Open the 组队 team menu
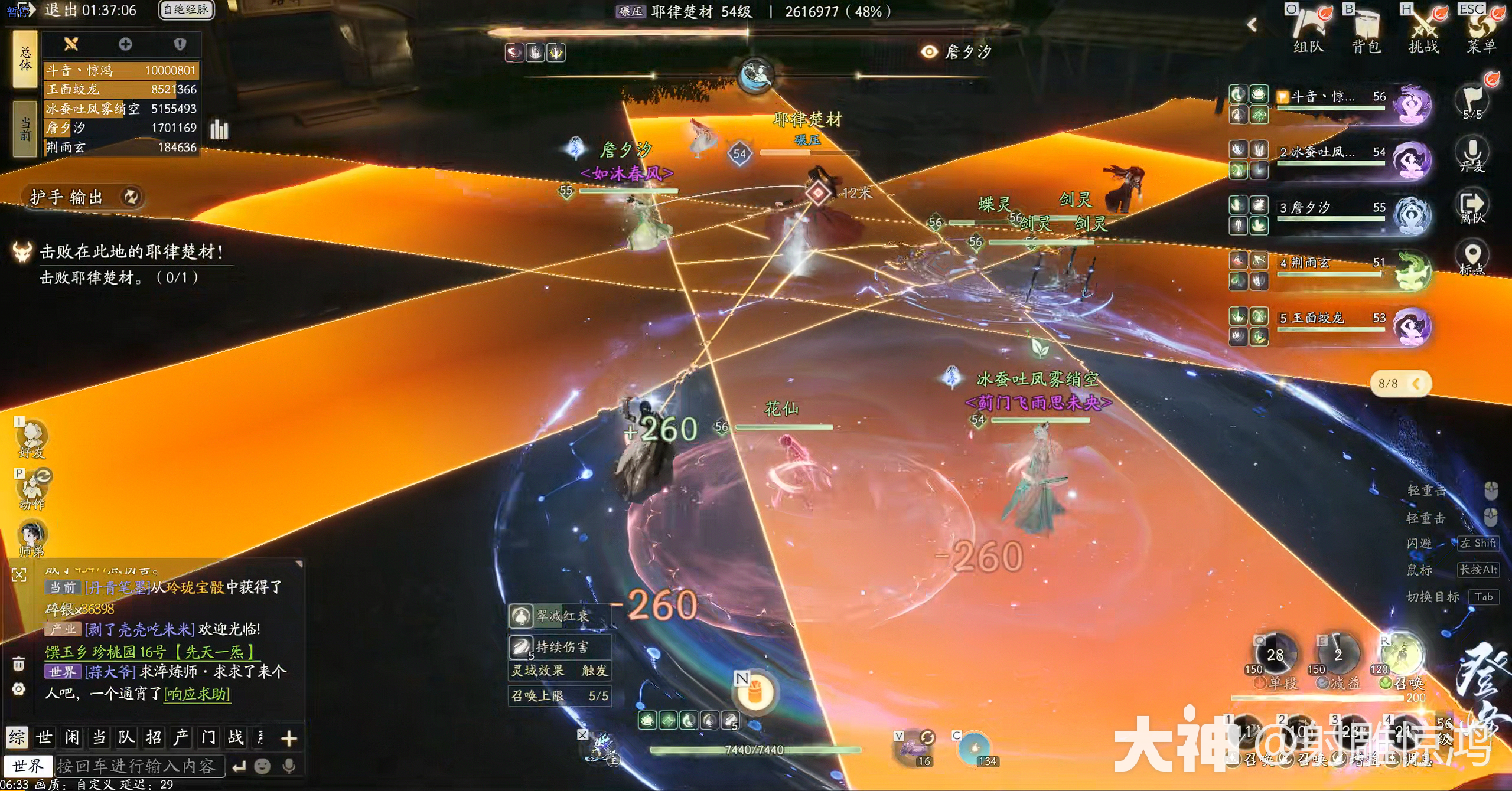Image resolution: width=1512 pixels, height=791 pixels. pos(1308,30)
